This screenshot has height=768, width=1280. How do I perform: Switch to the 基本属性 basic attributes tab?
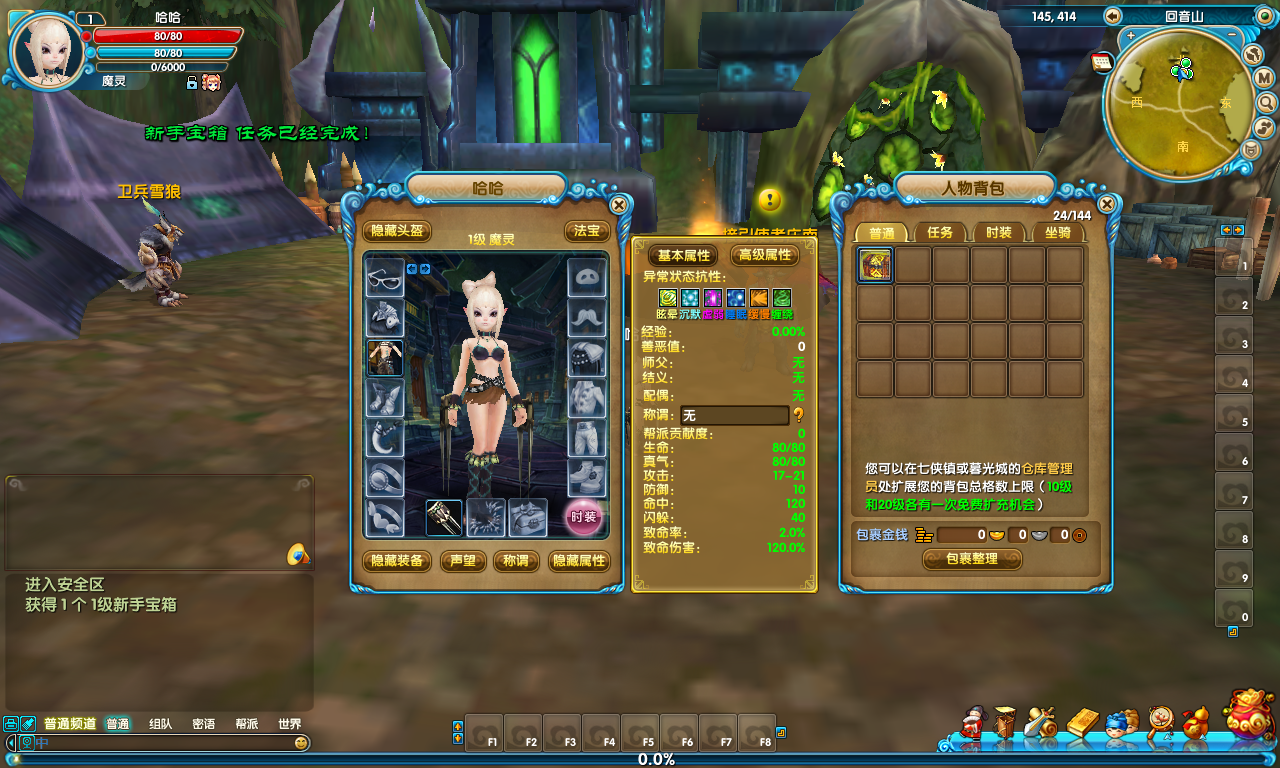point(683,255)
